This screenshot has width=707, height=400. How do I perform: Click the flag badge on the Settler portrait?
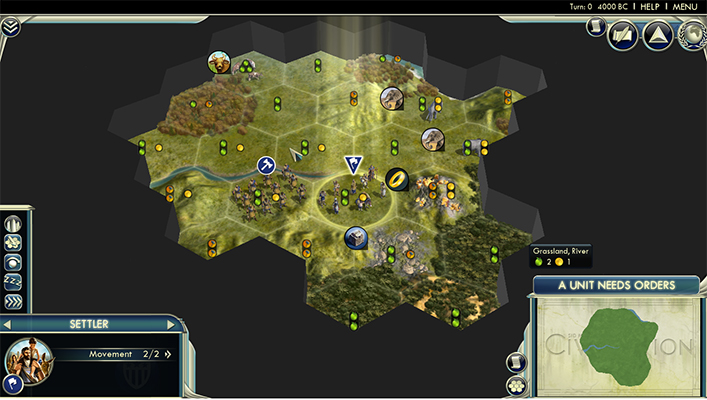coord(13,384)
